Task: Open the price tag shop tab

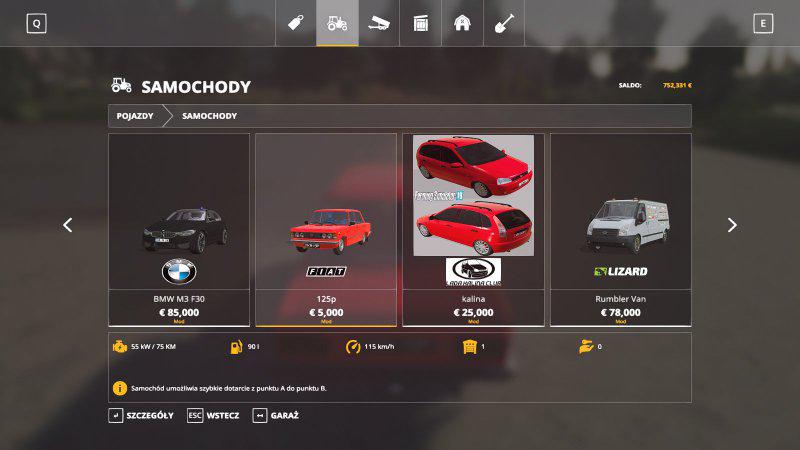Action: coord(296,22)
